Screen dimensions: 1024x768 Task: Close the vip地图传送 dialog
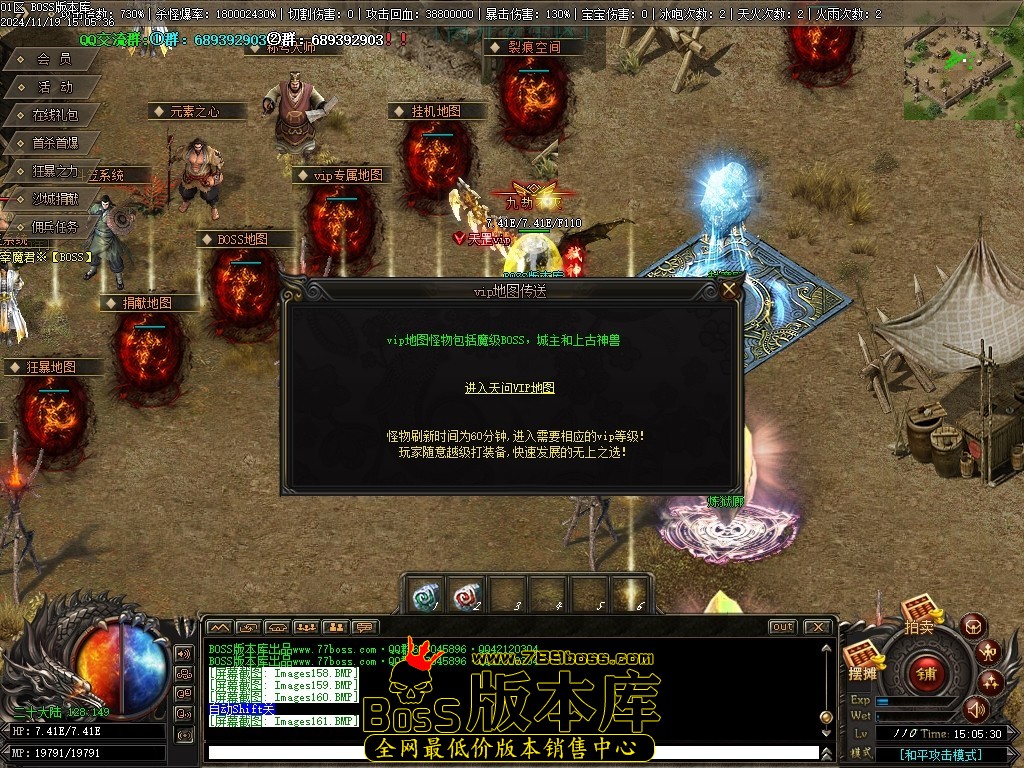click(730, 290)
